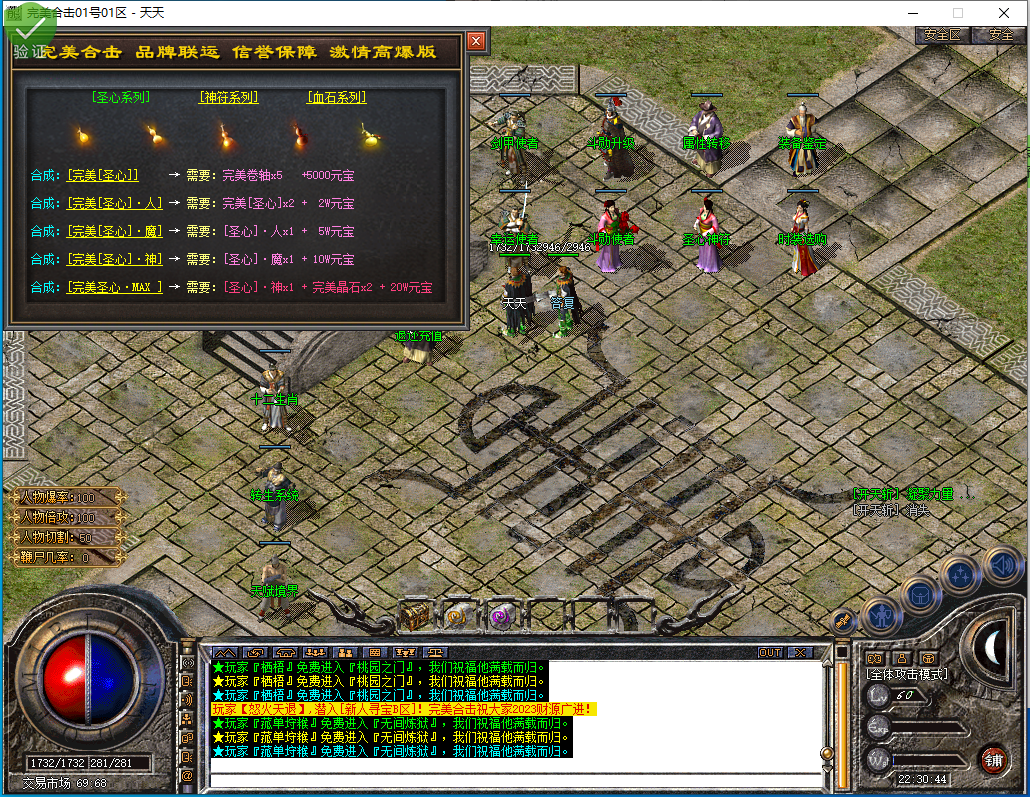This screenshot has width=1030, height=797.
Task: Open the treasure chest hotbar slot
Action: 415,616
